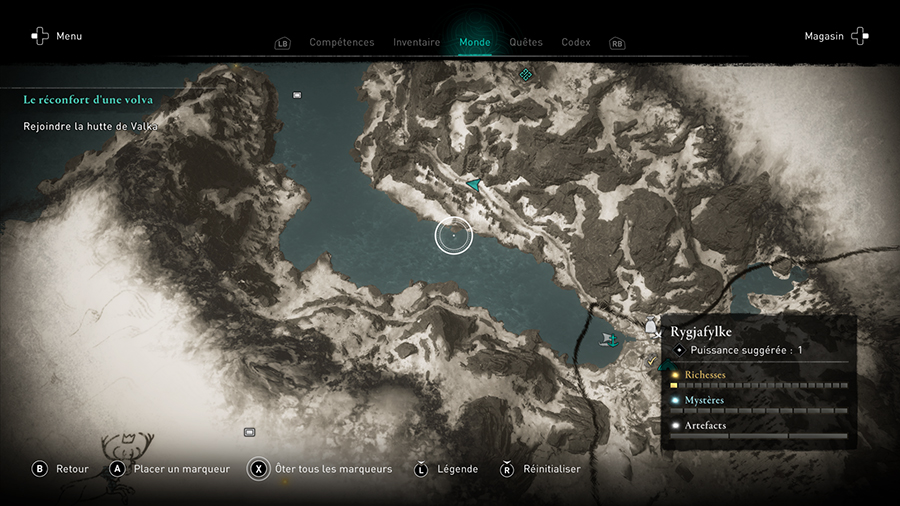Switch to the Compétences tab
The image size is (900, 506).
(341, 43)
